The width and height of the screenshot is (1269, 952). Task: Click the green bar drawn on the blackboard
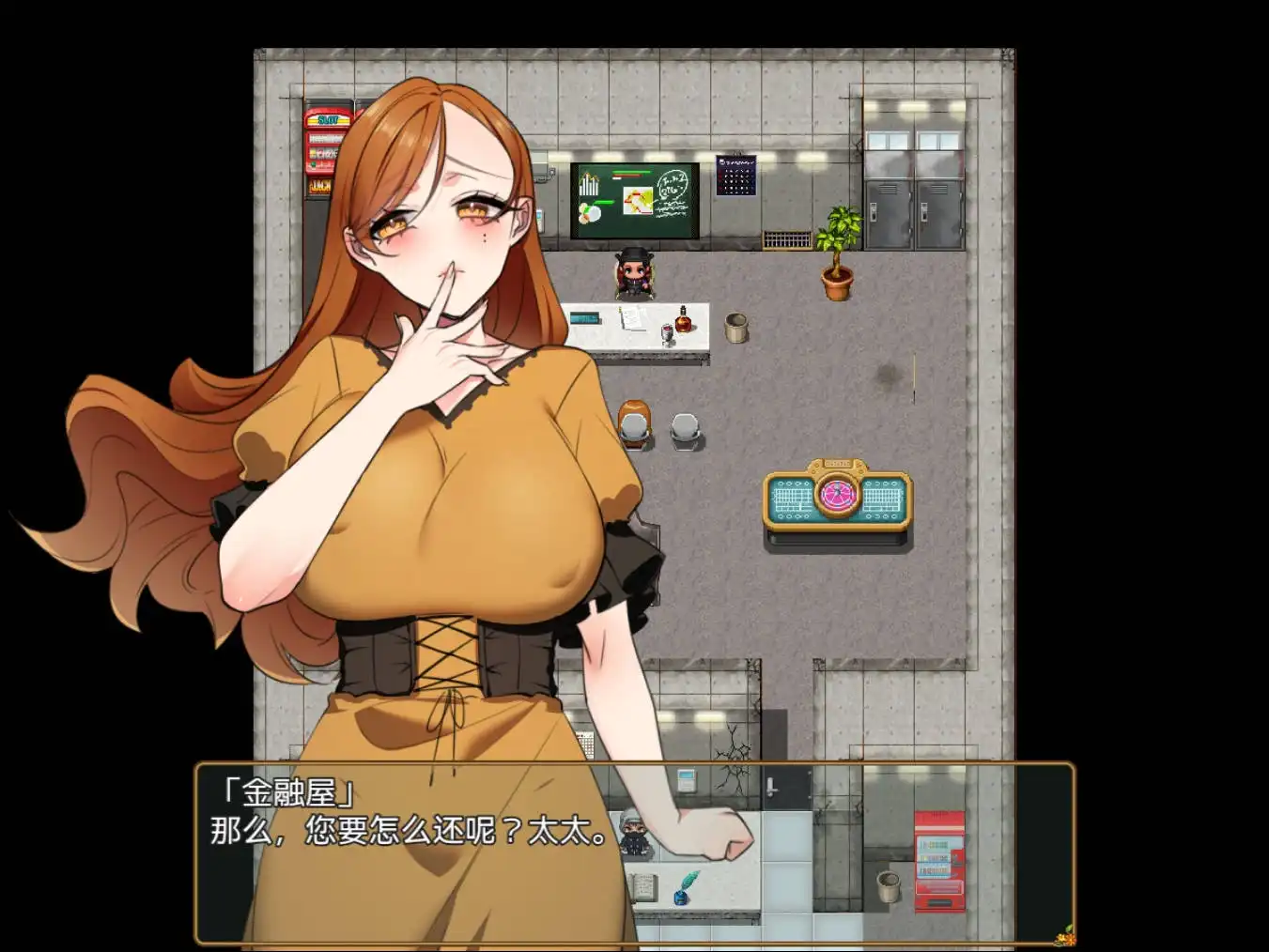click(x=630, y=173)
